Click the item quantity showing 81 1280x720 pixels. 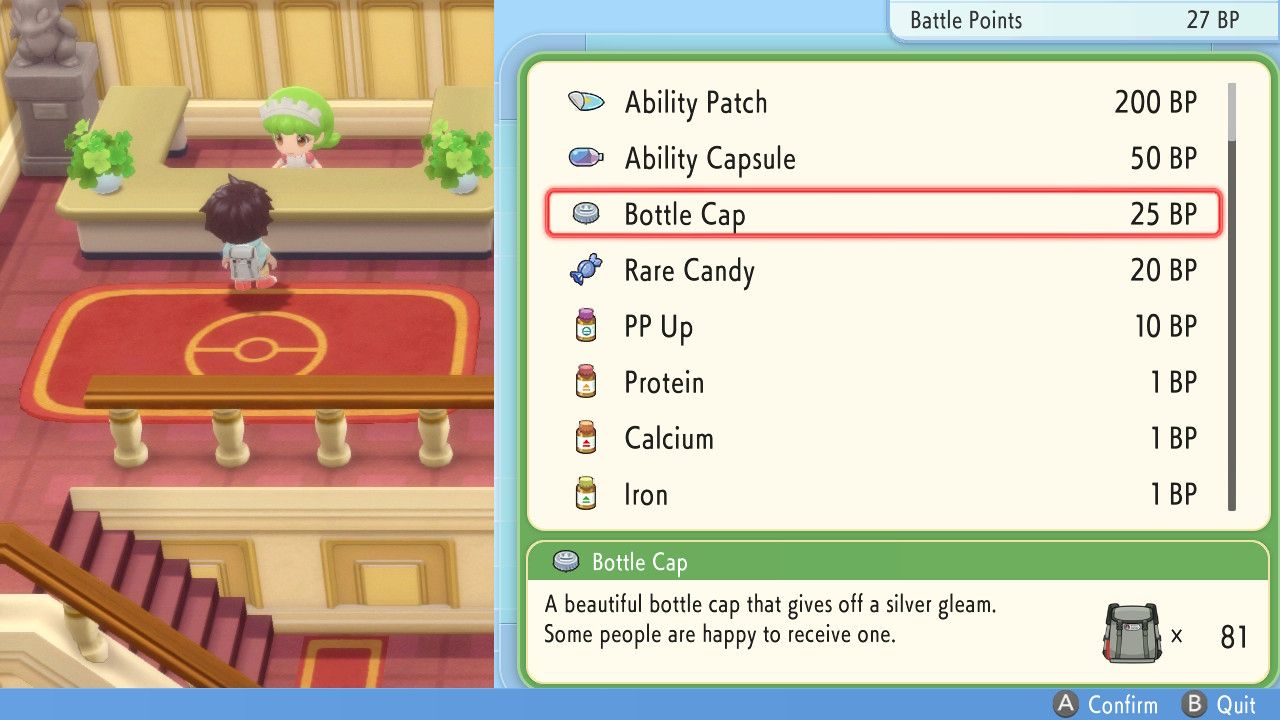[x=1234, y=636]
